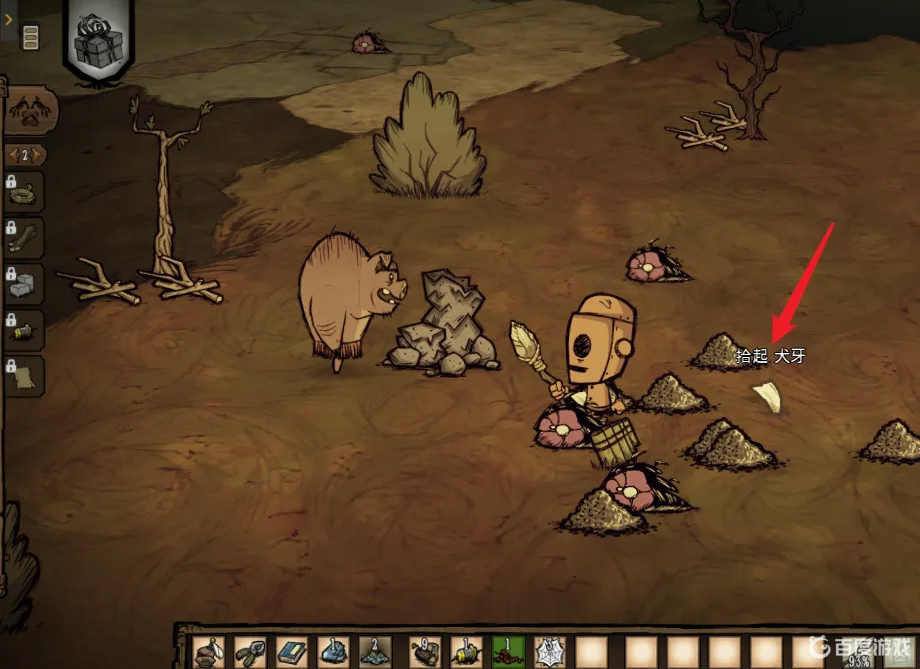
Task: Select the green highlighted red item slot
Action: 506,652
